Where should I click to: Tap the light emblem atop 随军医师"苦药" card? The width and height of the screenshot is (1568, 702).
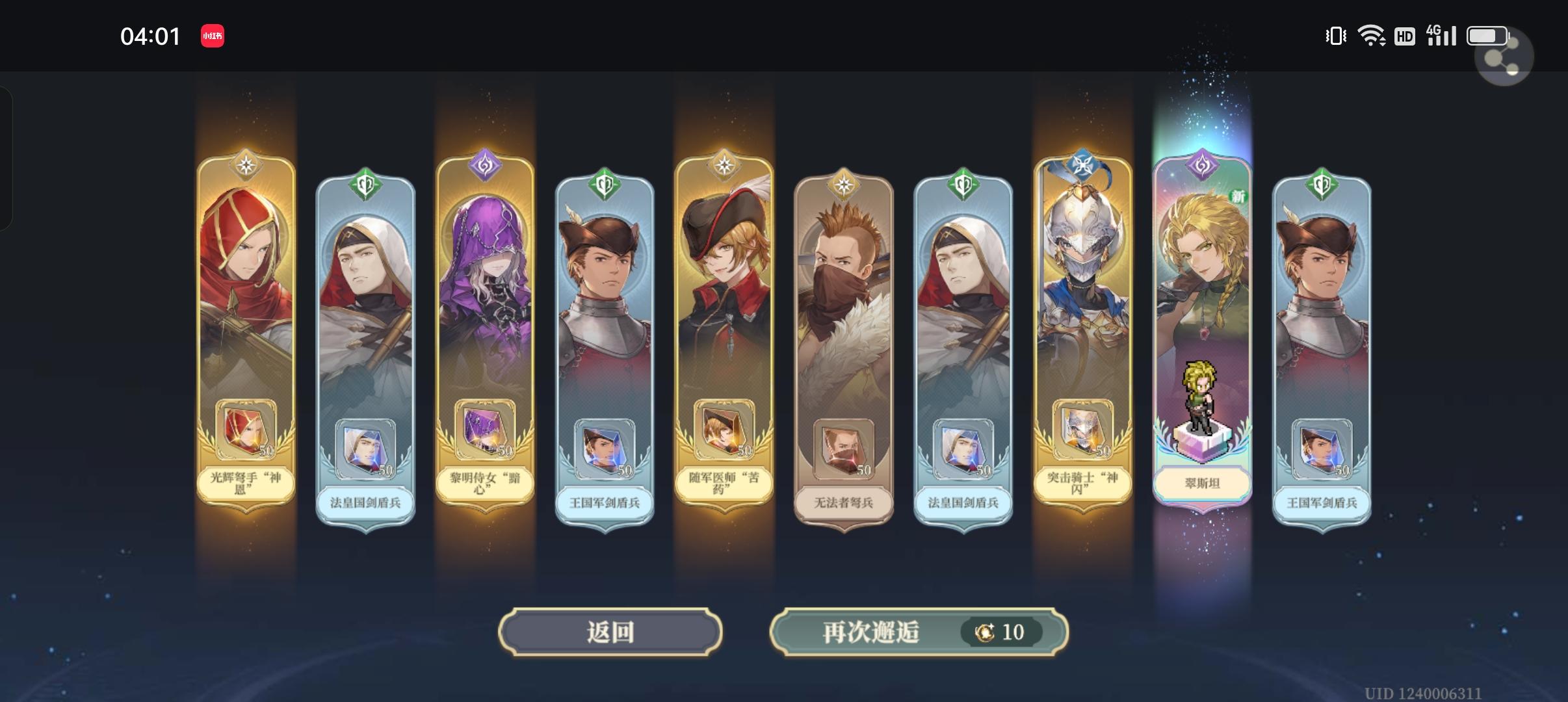(x=723, y=164)
